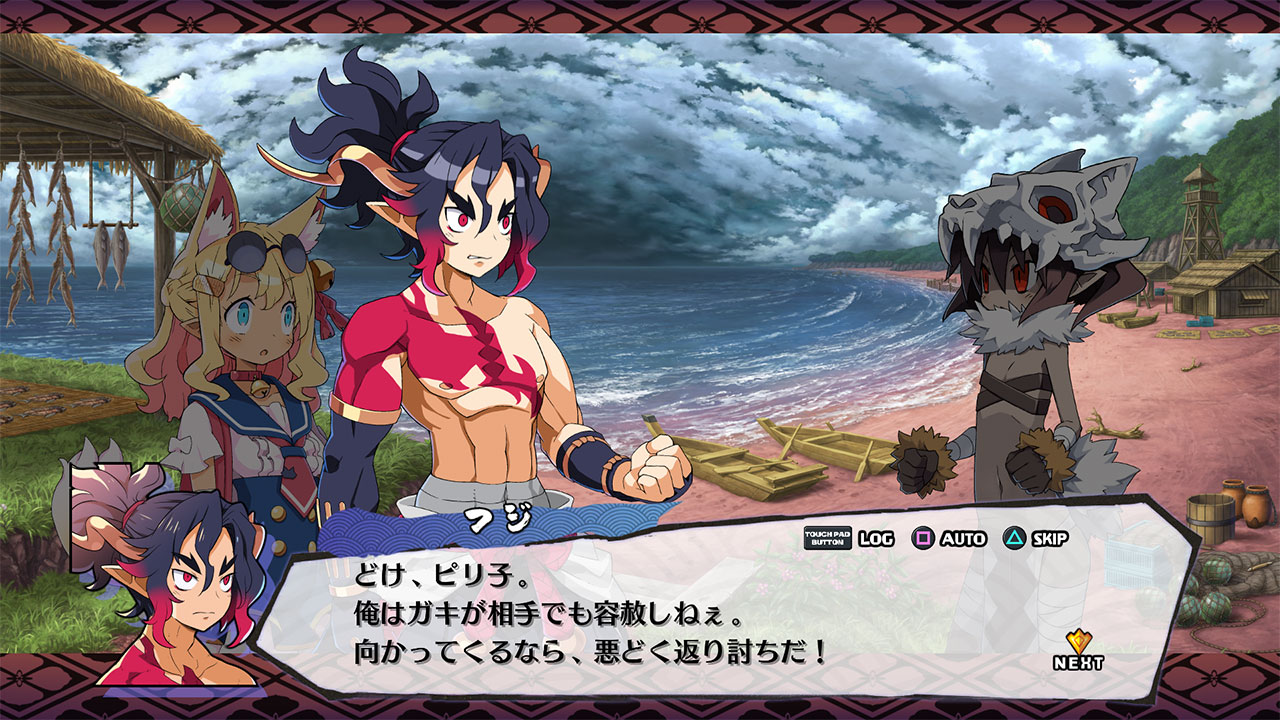Turn on AUTO dialogue advance
1280x720 pixels.
pyautogui.click(x=949, y=538)
